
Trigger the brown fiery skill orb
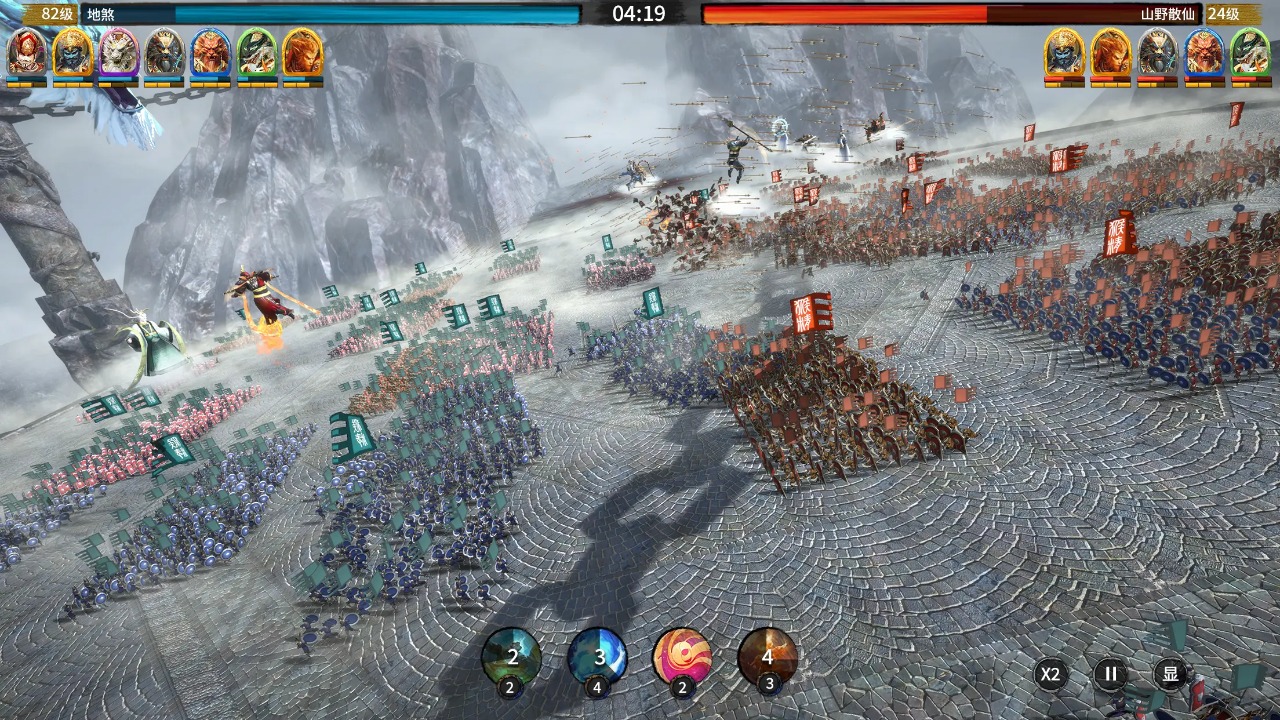click(x=767, y=657)
